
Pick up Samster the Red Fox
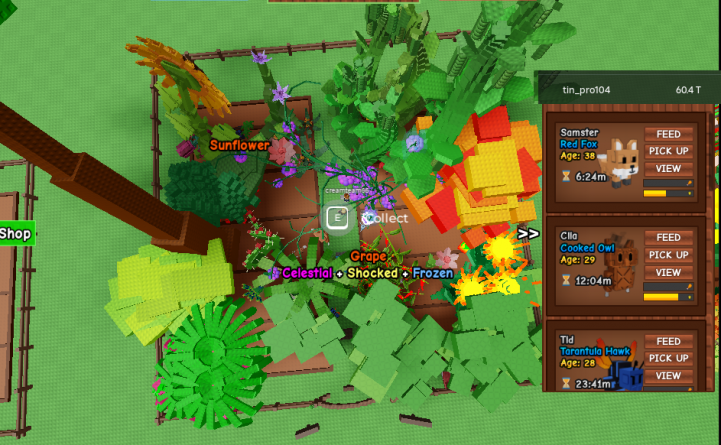click(669, 151)
